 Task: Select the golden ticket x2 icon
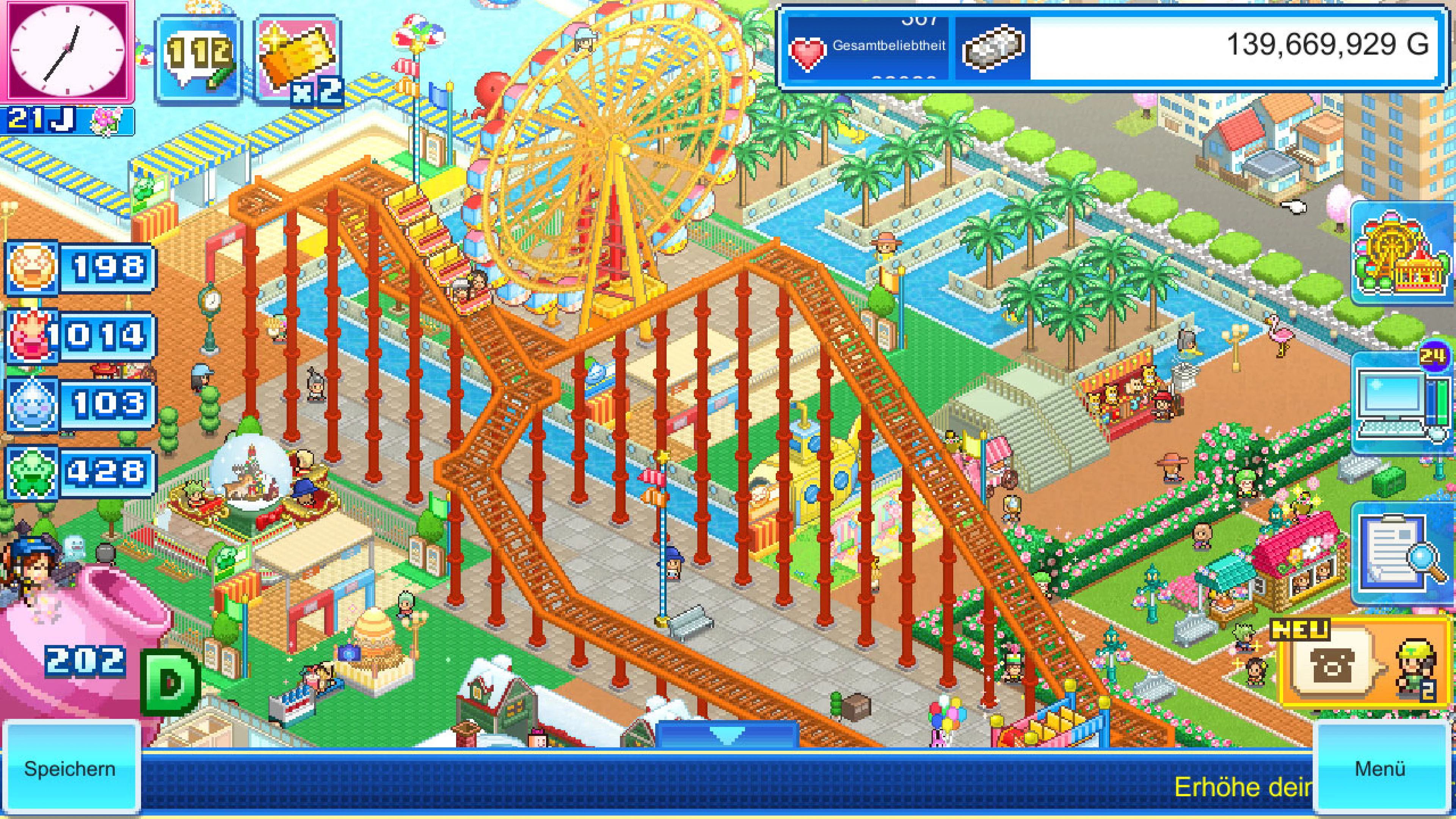(297, 60)
